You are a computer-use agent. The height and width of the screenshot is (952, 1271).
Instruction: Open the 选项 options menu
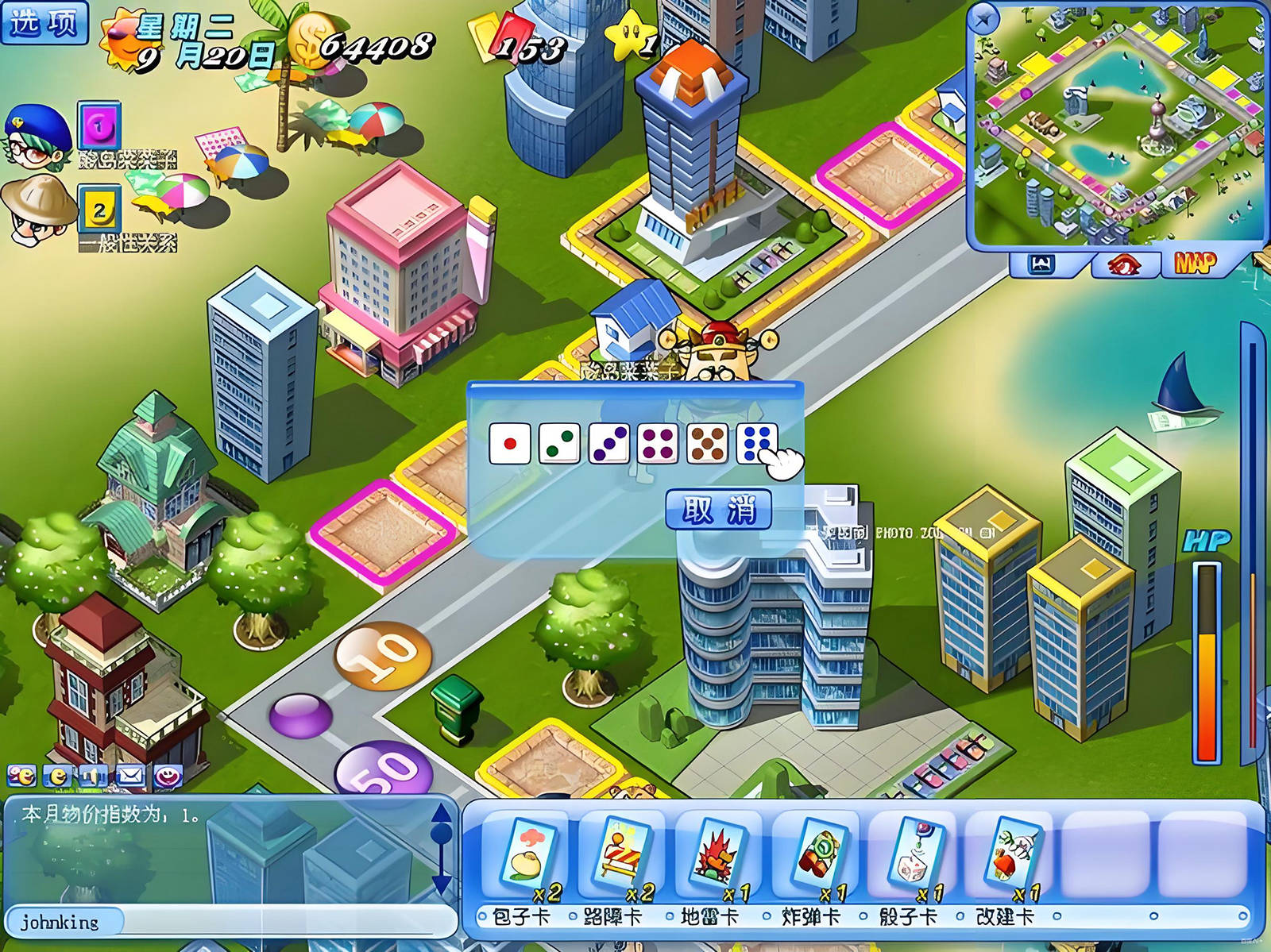44,22
